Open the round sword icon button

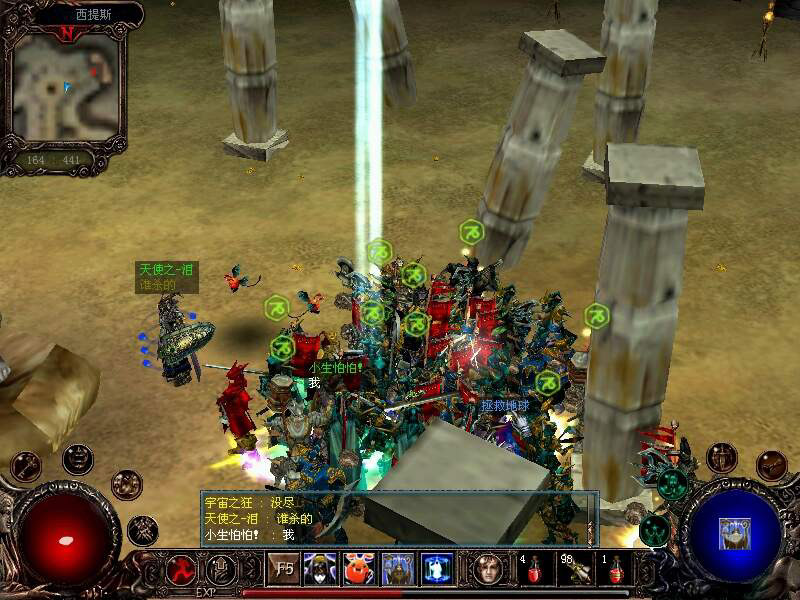(721, 458)
